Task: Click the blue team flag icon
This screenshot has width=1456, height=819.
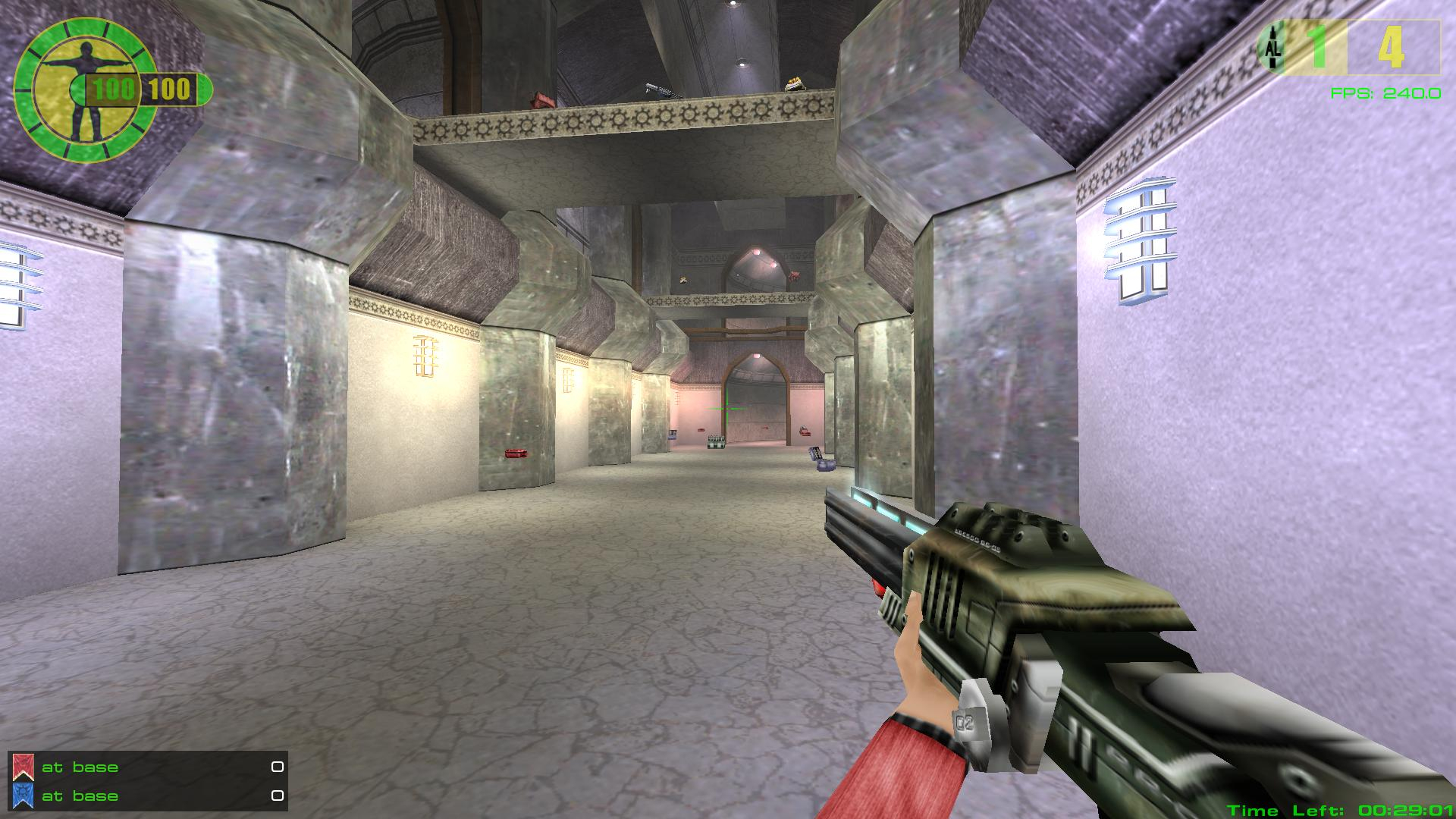Action: click(x=23, y=796)
